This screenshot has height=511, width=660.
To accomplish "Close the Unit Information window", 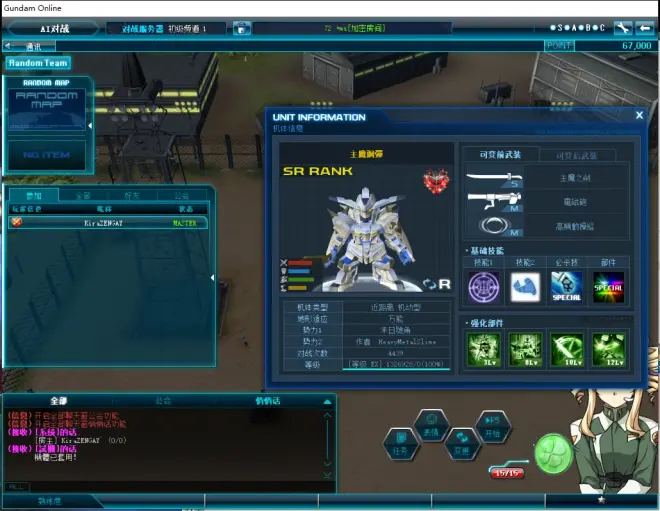I will tap(639, 115).
